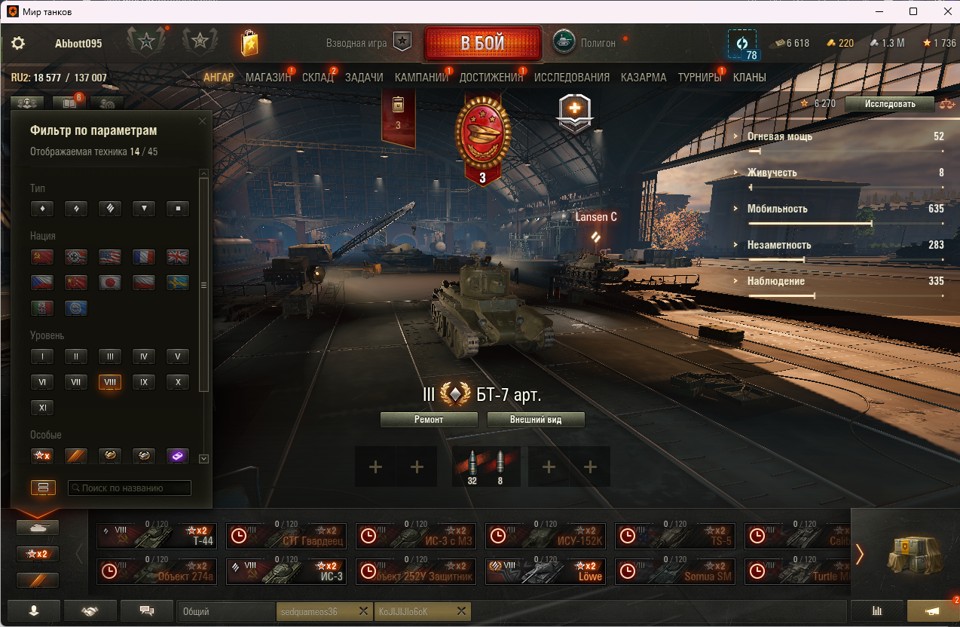Click the Ремонт button
This screenshot has width=960, height=627.
coord(429,420)
